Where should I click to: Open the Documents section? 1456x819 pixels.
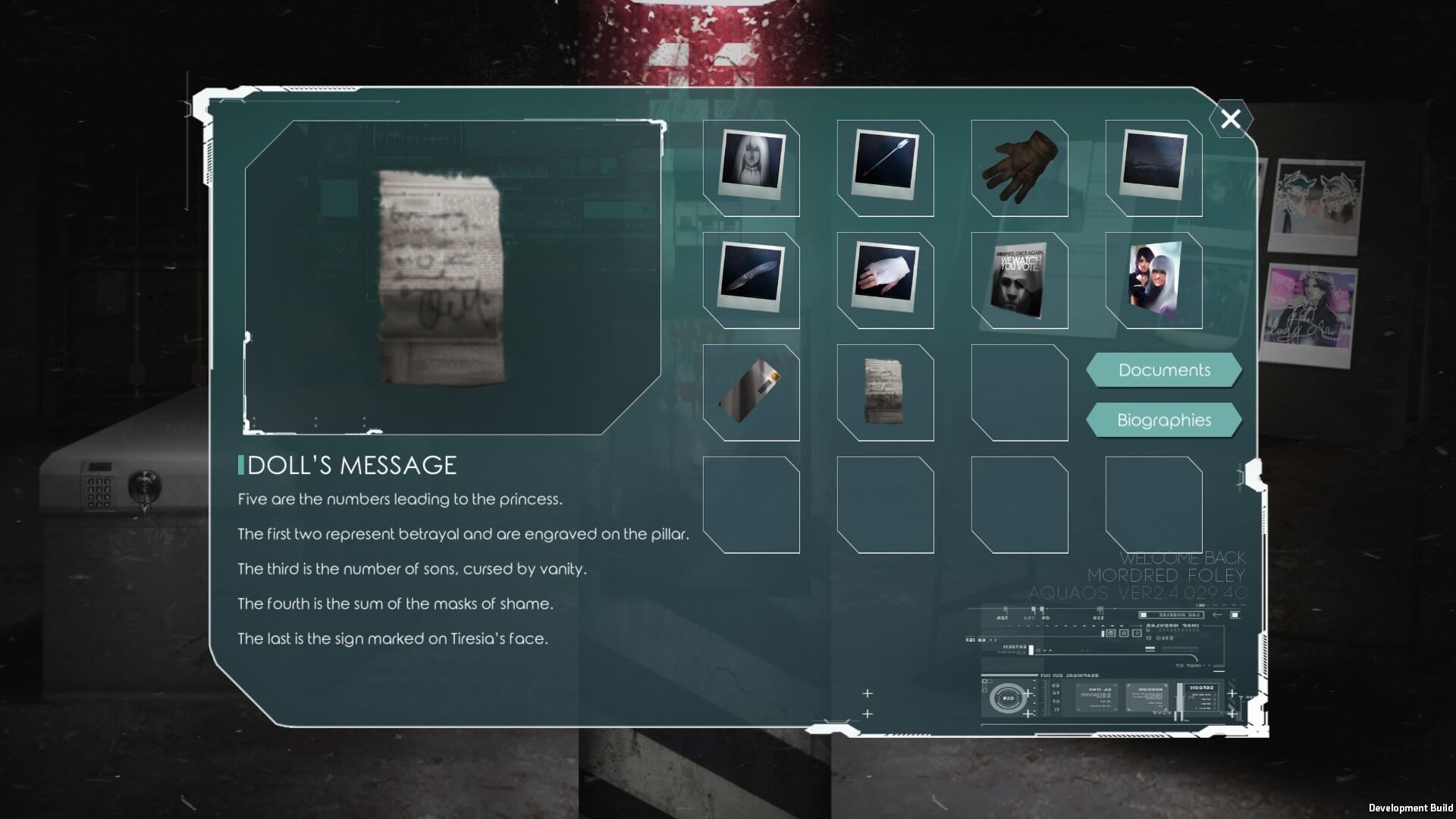[1164, 370]
